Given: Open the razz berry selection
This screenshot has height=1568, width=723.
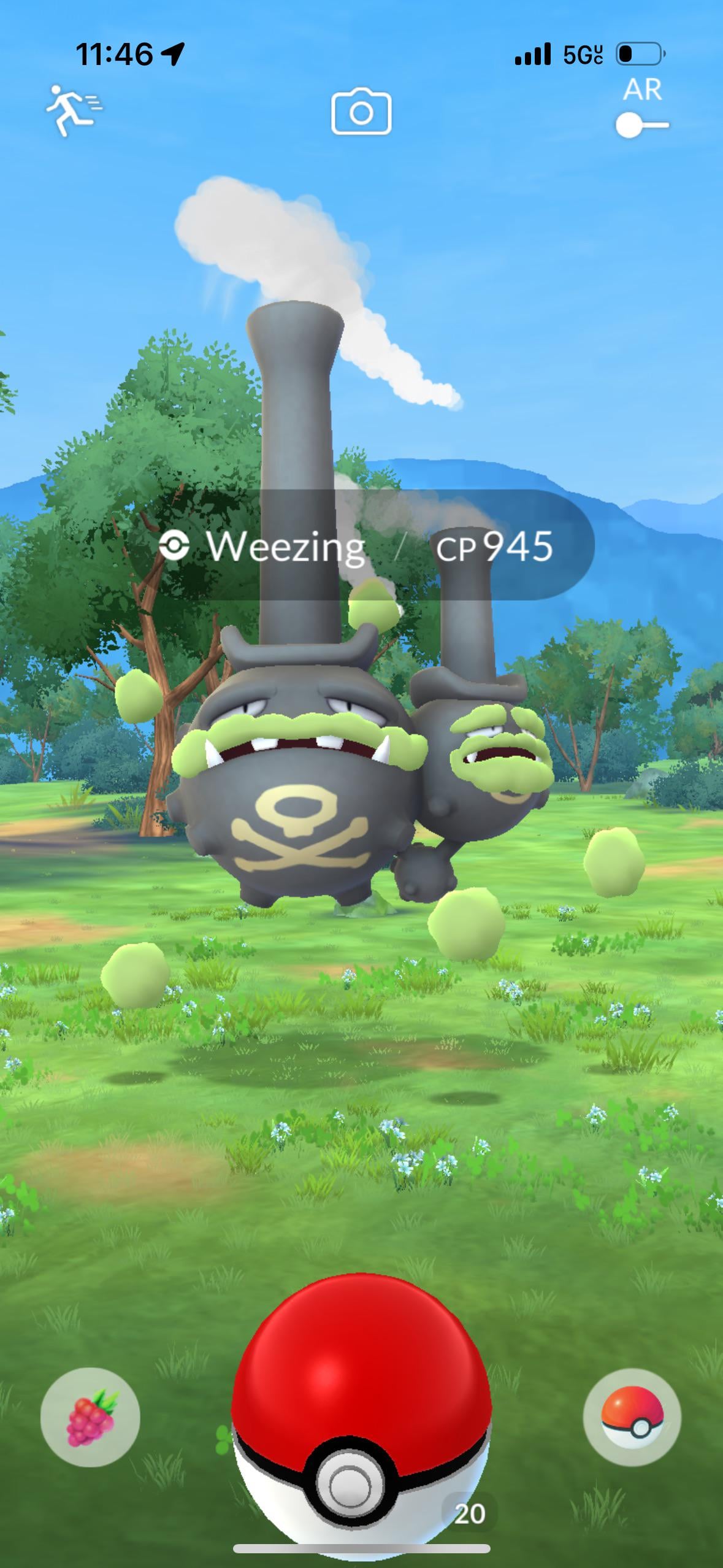Looking at the screenshot, I should click(90, 1417).
